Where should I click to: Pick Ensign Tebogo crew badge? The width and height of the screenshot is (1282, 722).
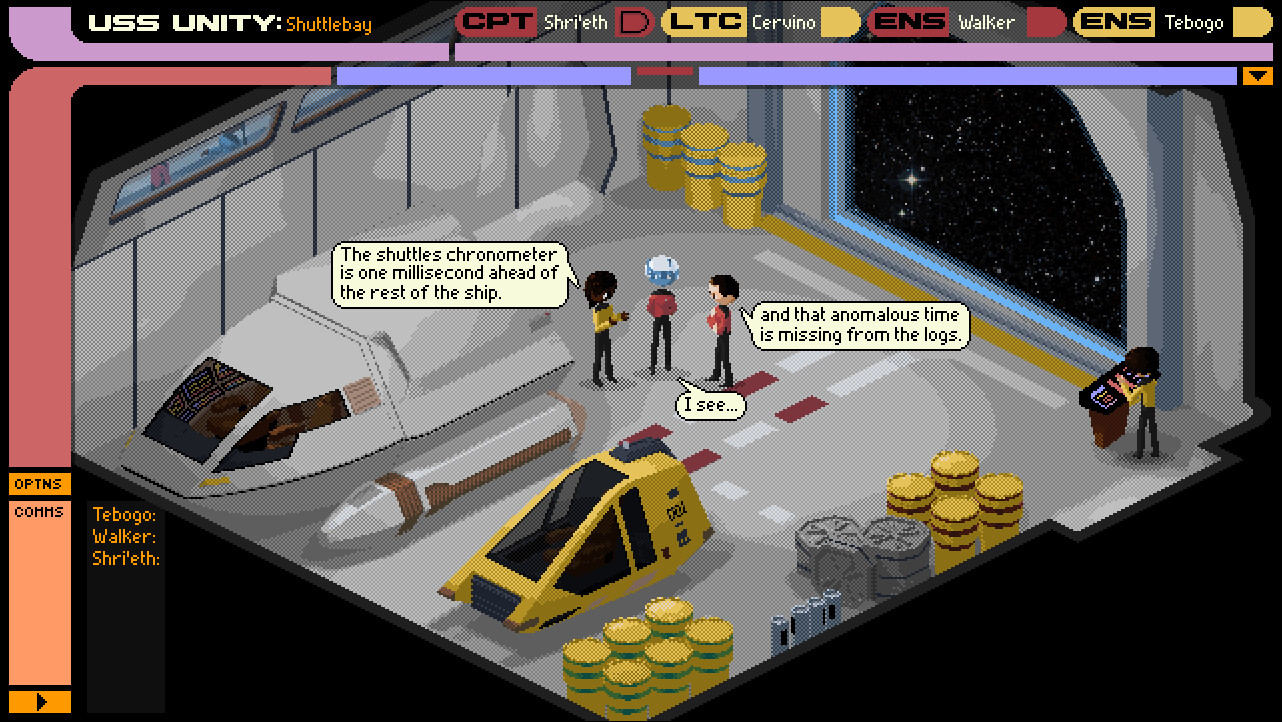[1172, 22]
